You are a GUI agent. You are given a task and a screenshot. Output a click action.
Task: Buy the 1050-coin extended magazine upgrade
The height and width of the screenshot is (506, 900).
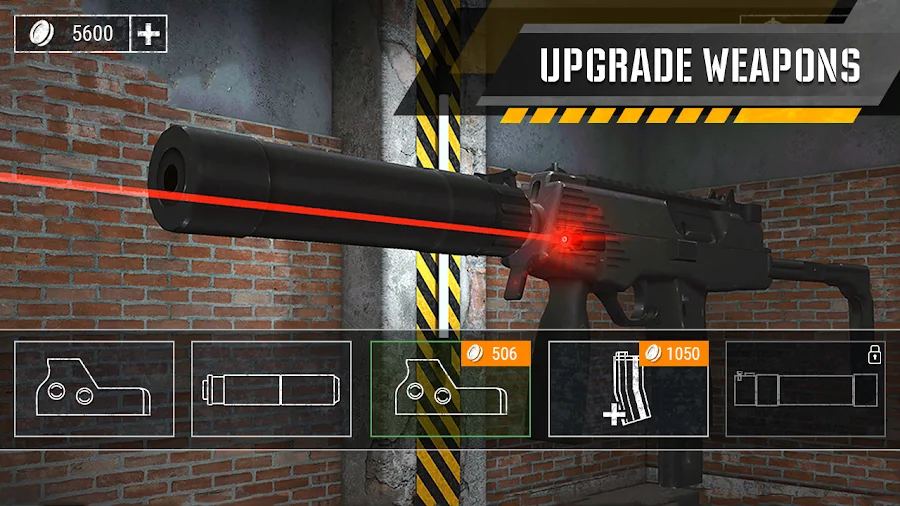tap(628, 389)
